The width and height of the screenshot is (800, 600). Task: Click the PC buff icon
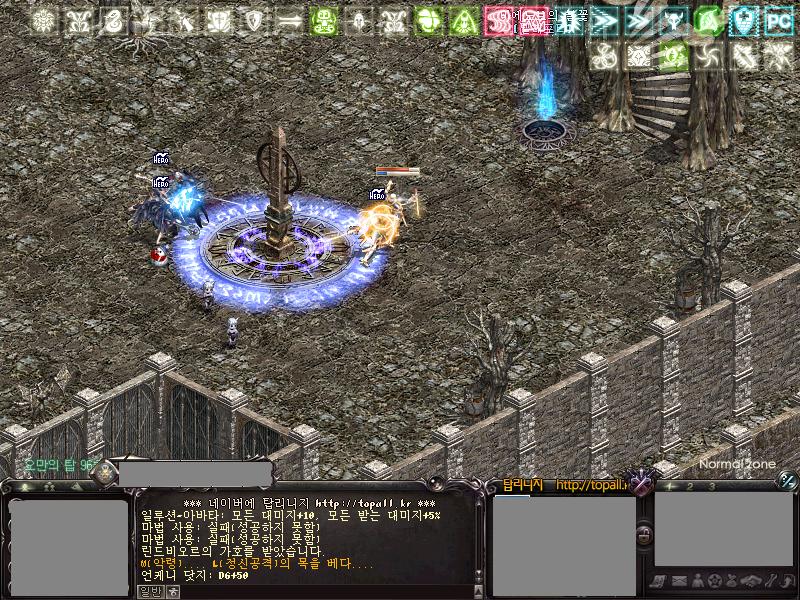(777, 20)
